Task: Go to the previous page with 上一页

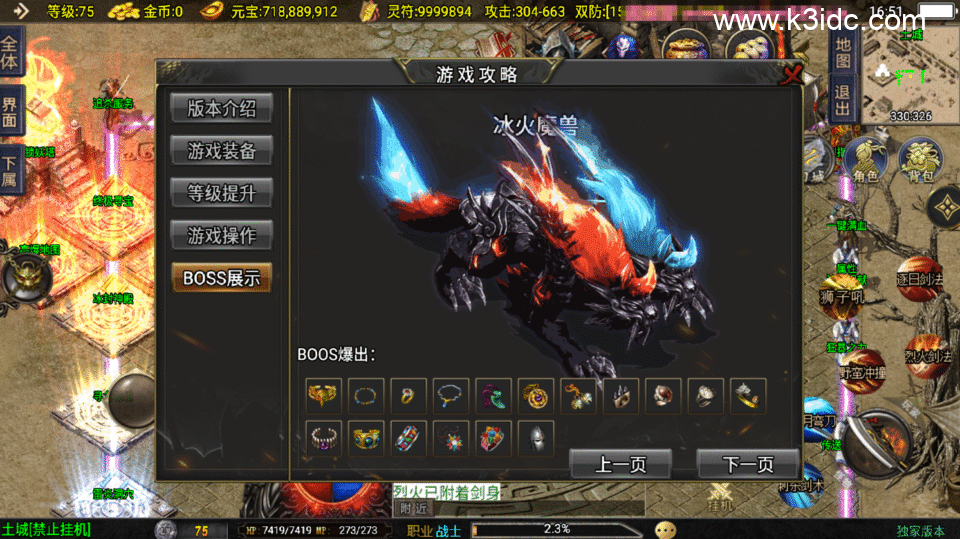Action: point(620,464)
